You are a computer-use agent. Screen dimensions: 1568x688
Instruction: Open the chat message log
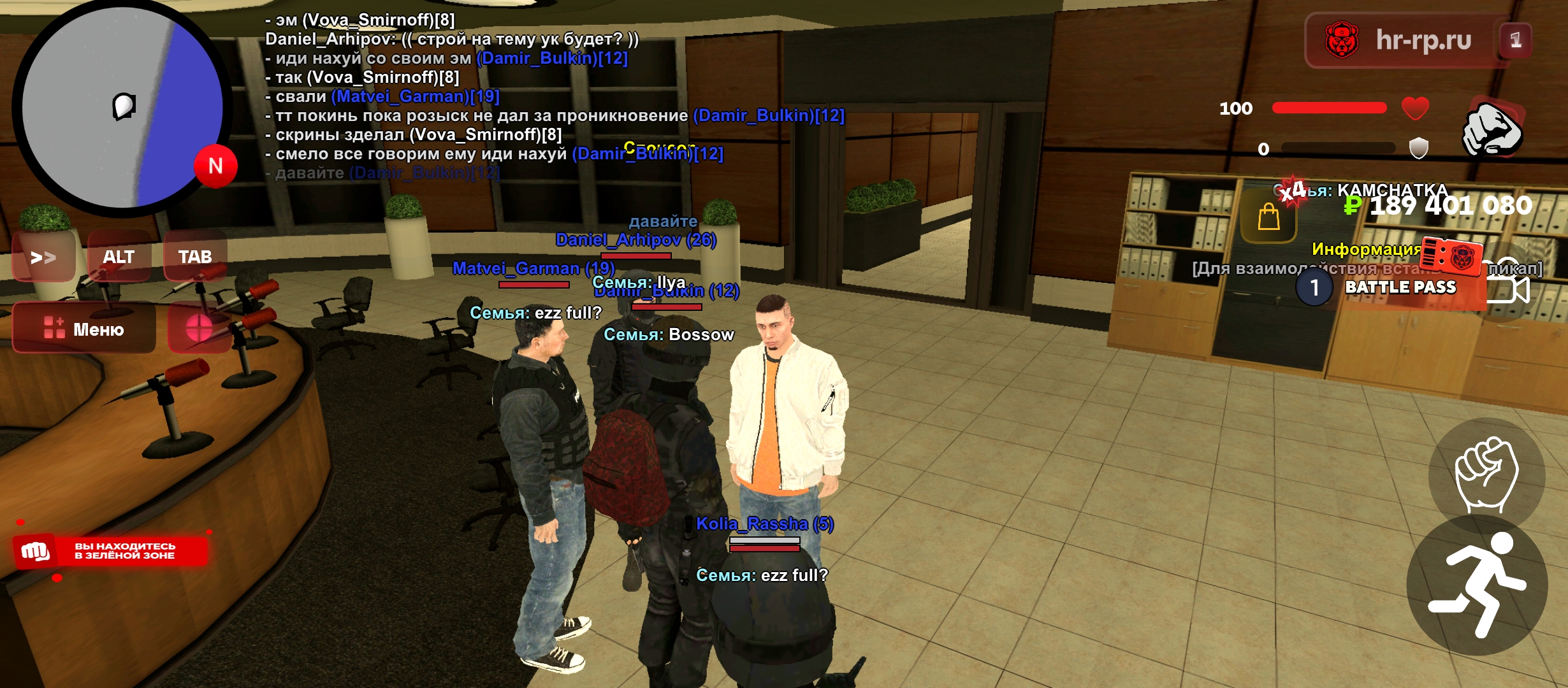coord(484,96)
